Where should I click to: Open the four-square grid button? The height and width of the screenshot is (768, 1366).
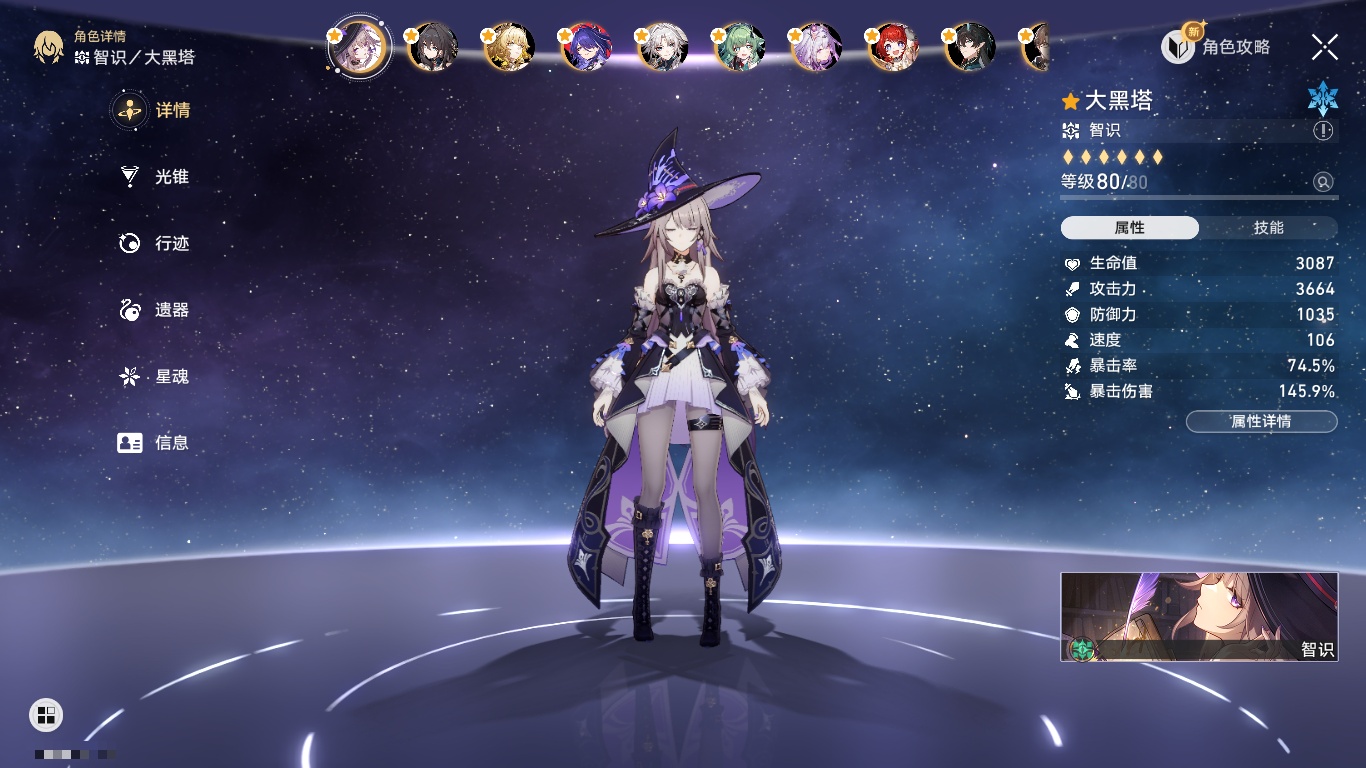[45, 714]
